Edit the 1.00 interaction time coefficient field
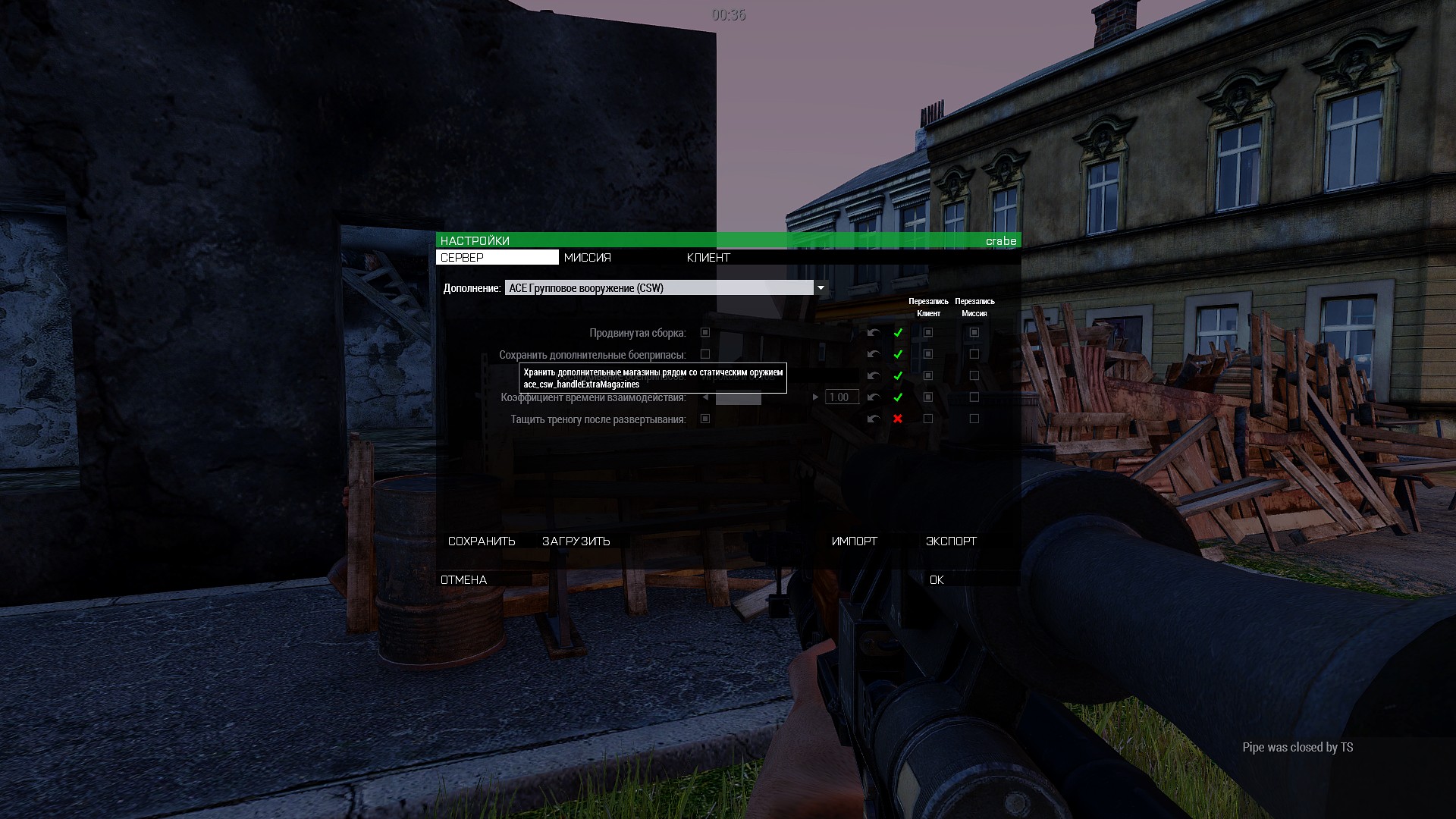The height and width of the screenshot is (819, 1456). click(842, 397)
